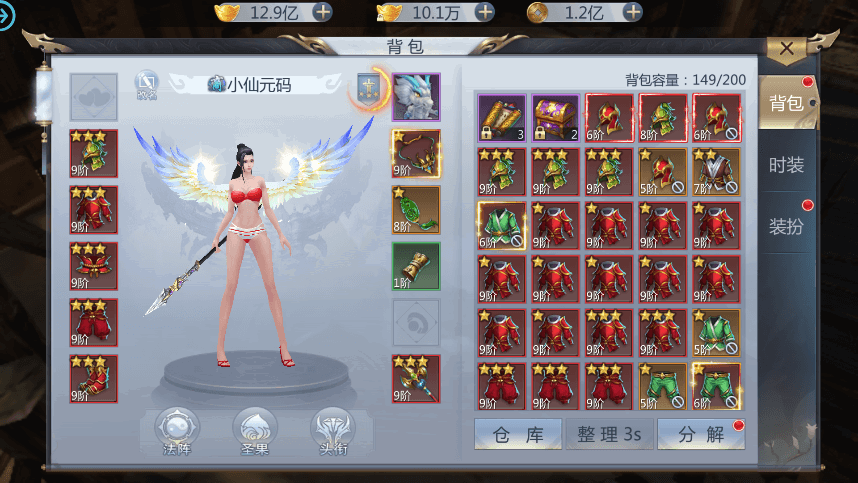
Task: Switch to the 时装 tab
Action: [x=786, y=166]
